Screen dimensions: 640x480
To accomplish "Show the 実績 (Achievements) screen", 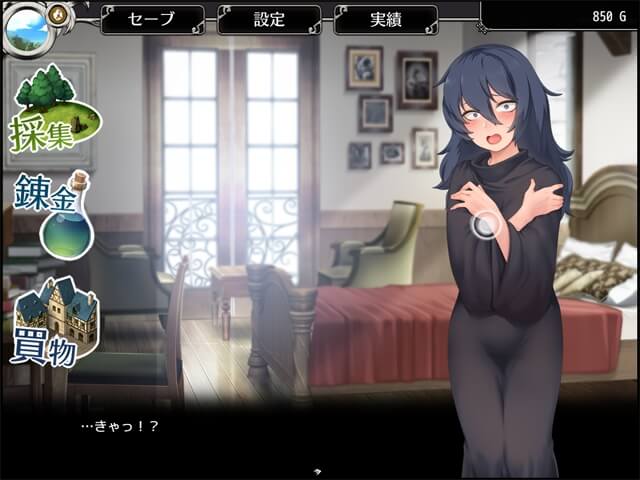I will pos(385,19).
